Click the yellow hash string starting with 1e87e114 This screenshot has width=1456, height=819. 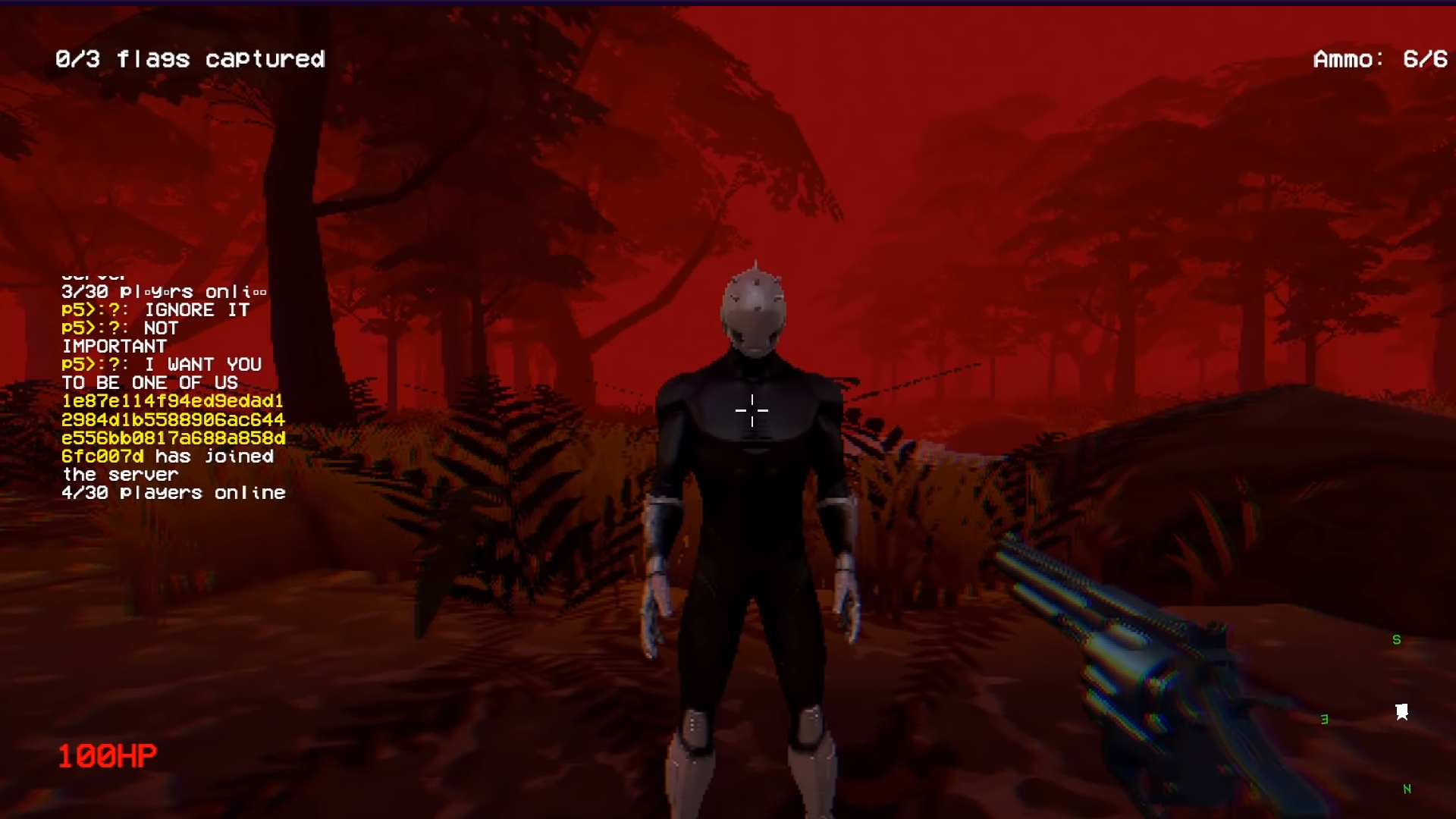pos(171,401)
